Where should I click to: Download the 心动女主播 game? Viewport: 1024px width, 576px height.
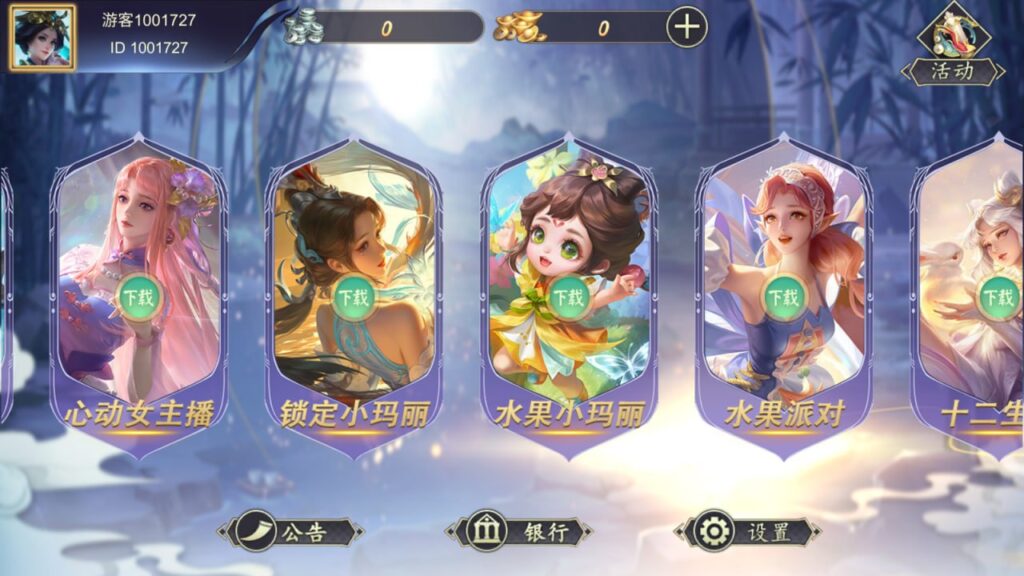[139, 296]
